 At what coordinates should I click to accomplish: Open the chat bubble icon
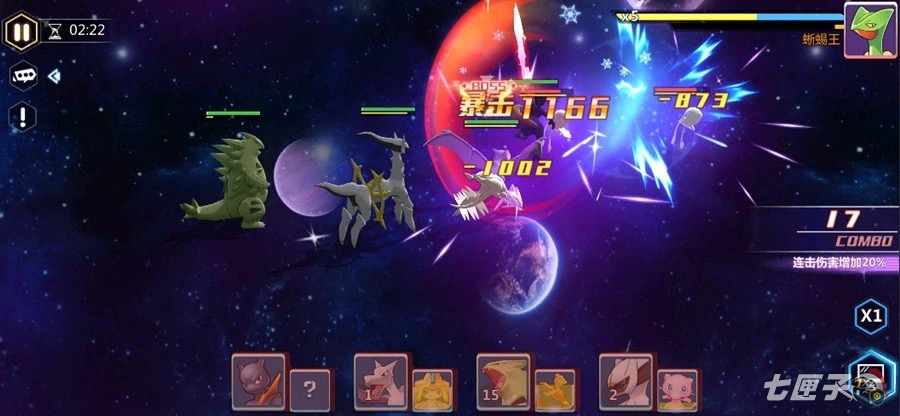(x=22, y=76)
